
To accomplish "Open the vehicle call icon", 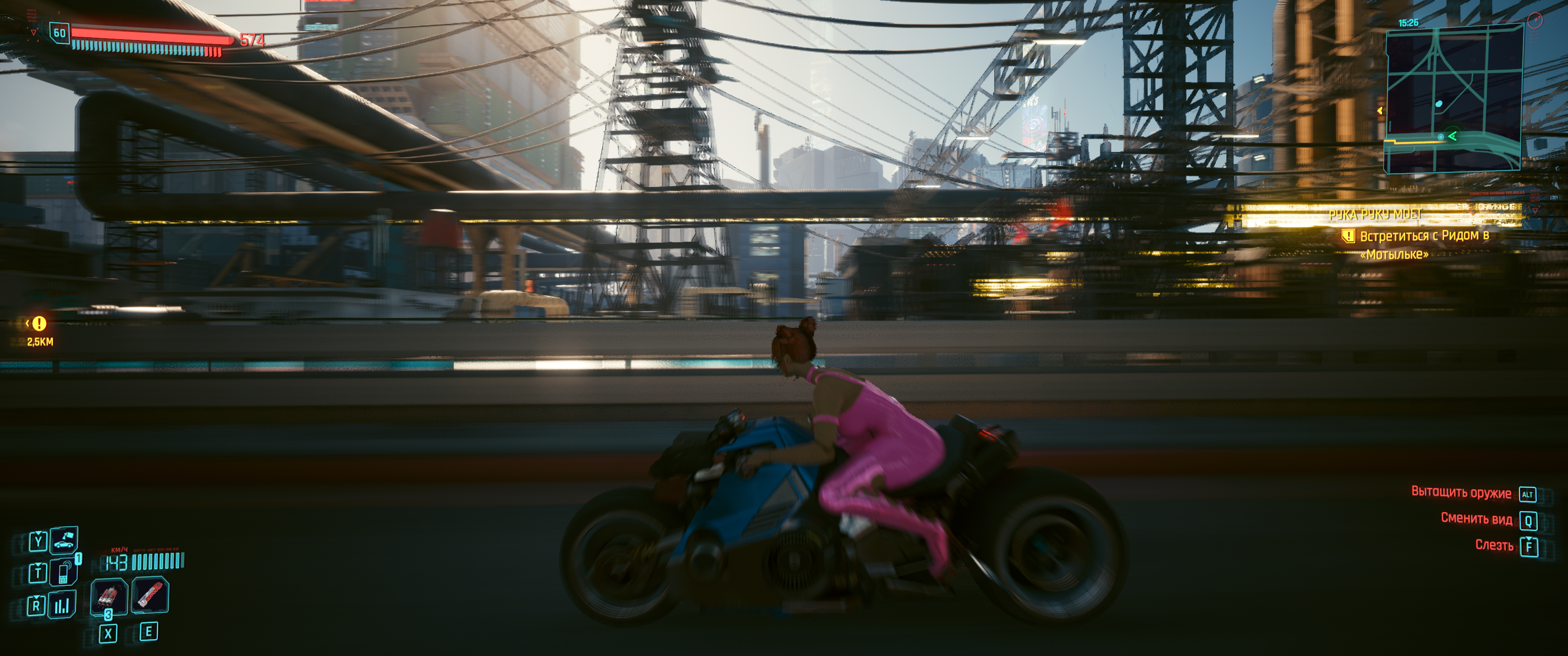I will (x=64, y=539).
